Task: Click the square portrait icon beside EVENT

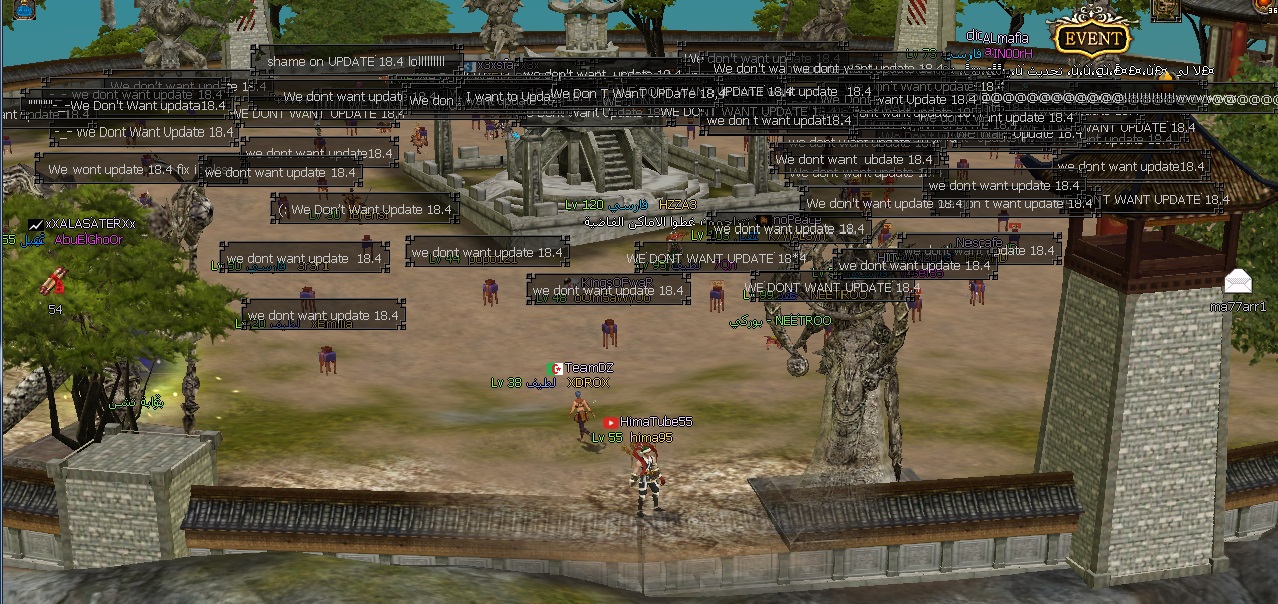Action: tap(1165, 9)
